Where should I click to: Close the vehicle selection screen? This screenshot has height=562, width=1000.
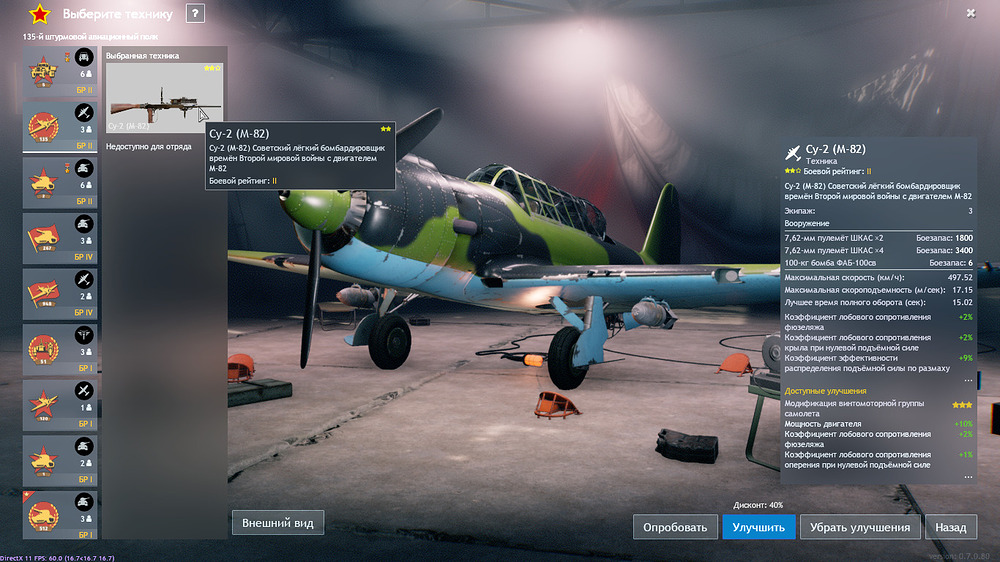coord(971,13)
